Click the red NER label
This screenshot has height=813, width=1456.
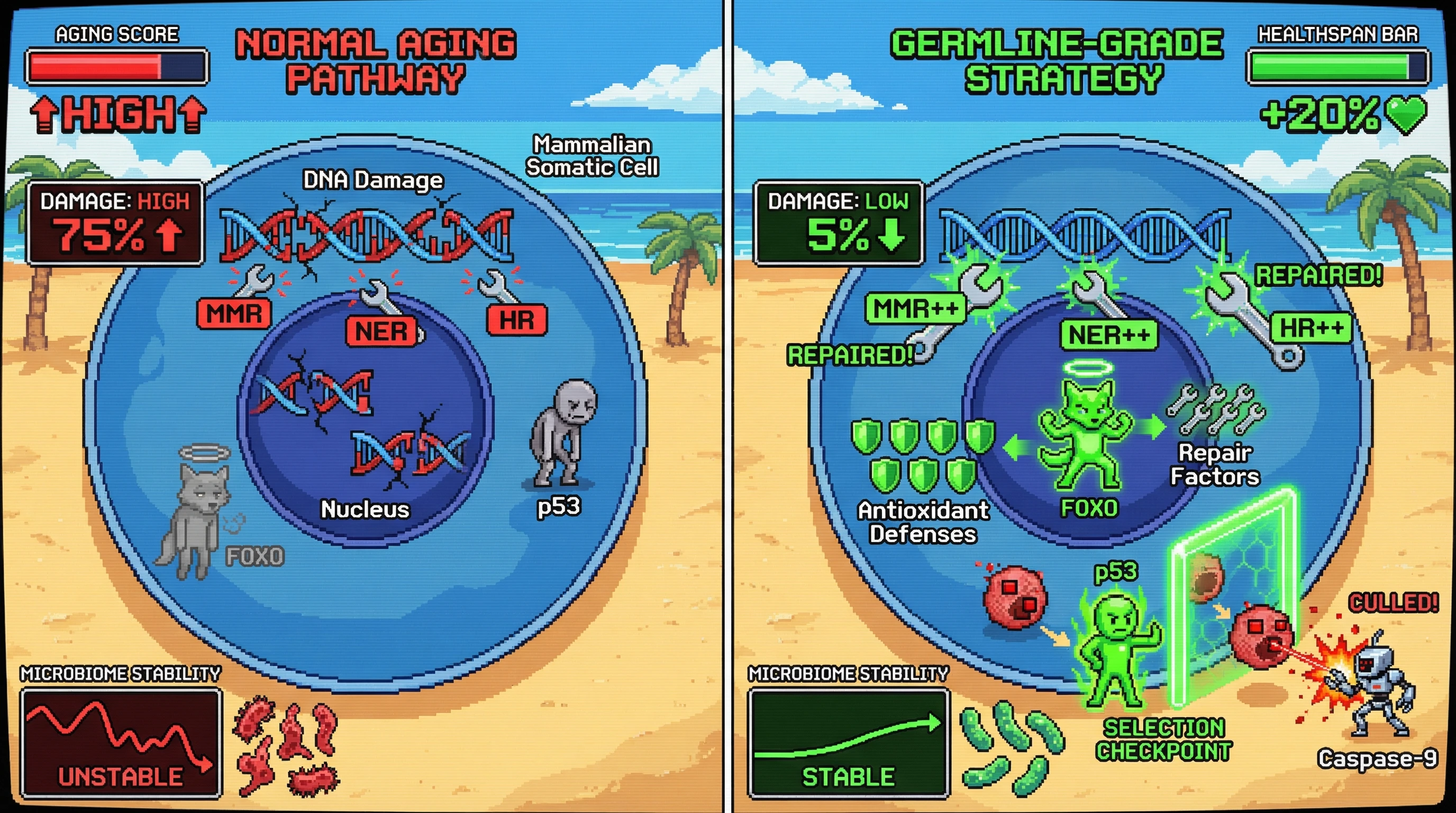382,331
